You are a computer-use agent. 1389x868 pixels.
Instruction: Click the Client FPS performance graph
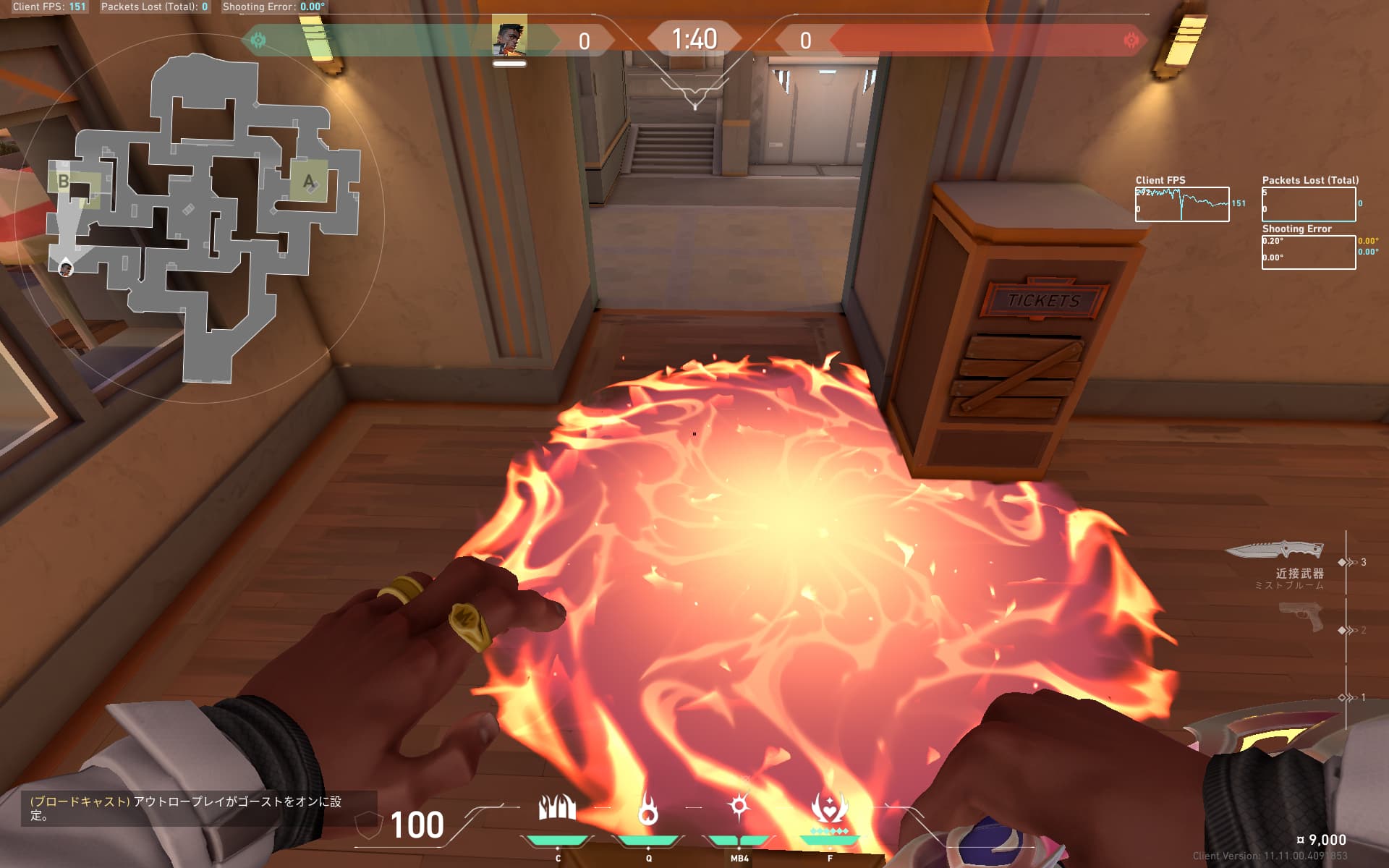pos(1181,204)
